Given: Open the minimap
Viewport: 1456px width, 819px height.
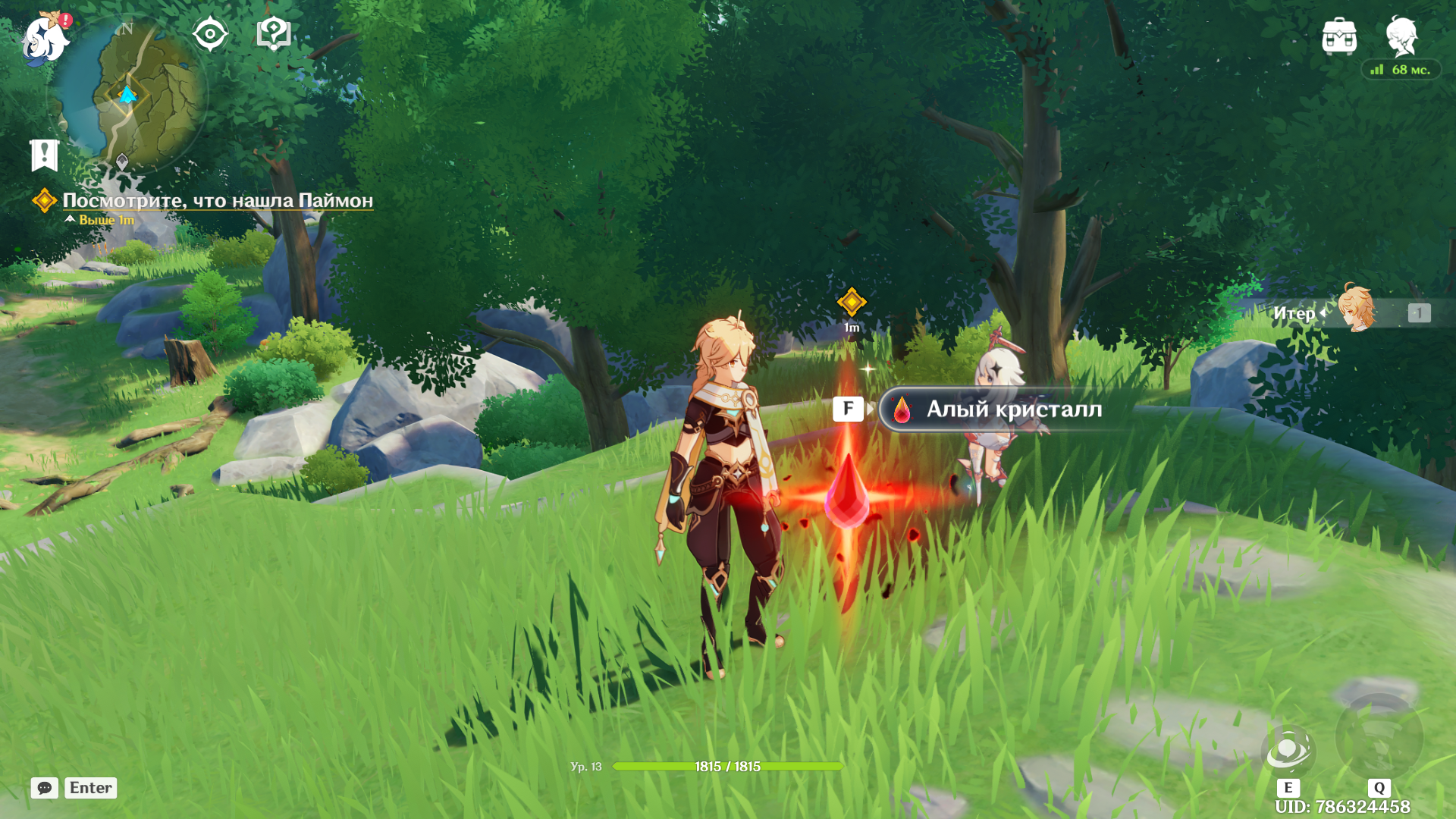Looking at the screenshot, I should tap(129, 95).
